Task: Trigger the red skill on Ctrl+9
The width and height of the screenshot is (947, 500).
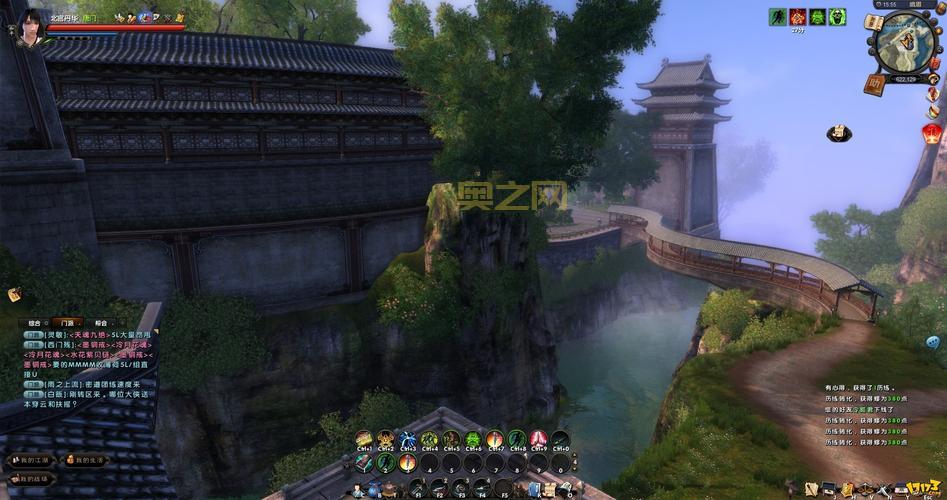Action: [538, 439]
